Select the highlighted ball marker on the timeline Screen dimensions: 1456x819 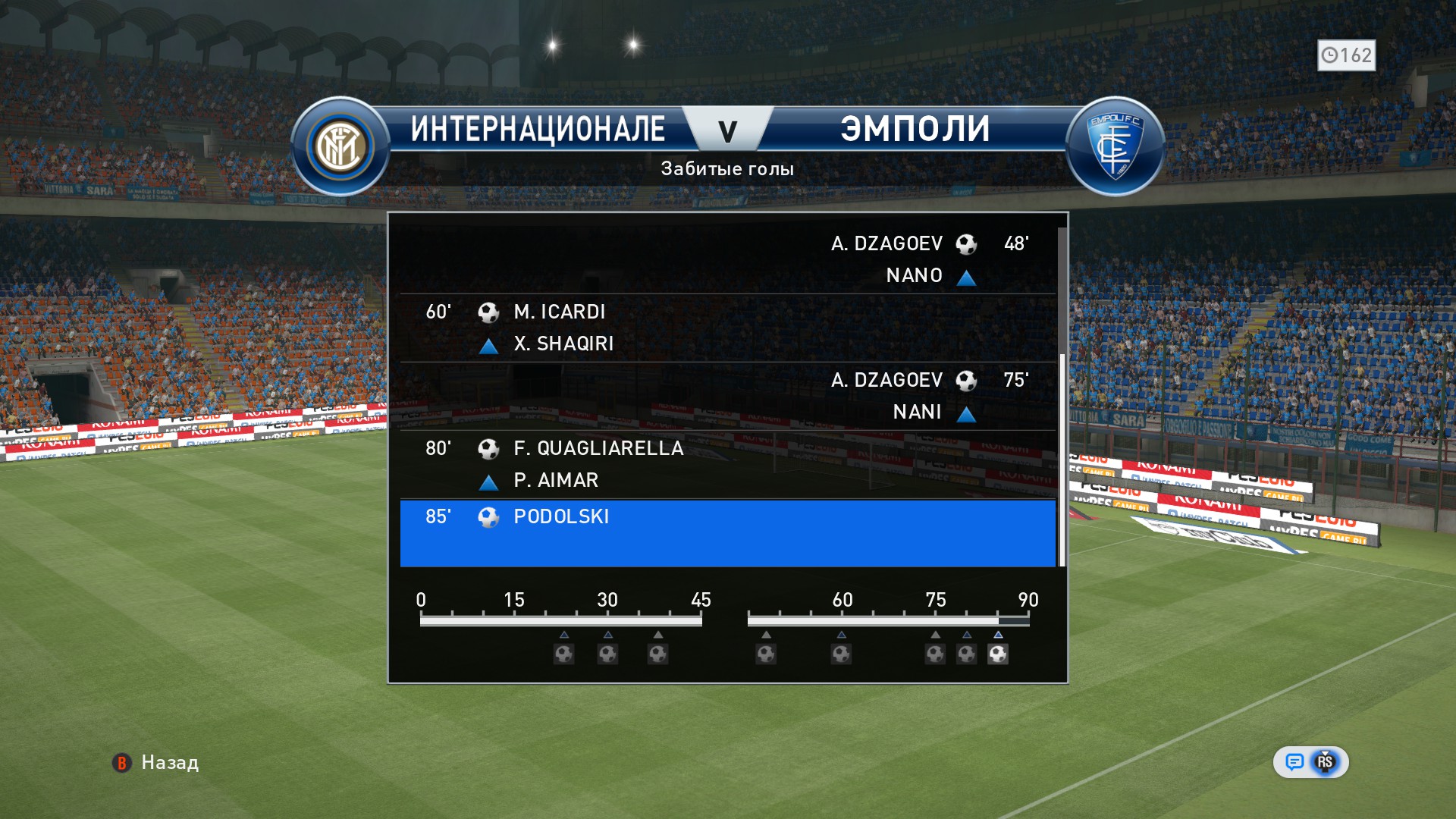998,654
